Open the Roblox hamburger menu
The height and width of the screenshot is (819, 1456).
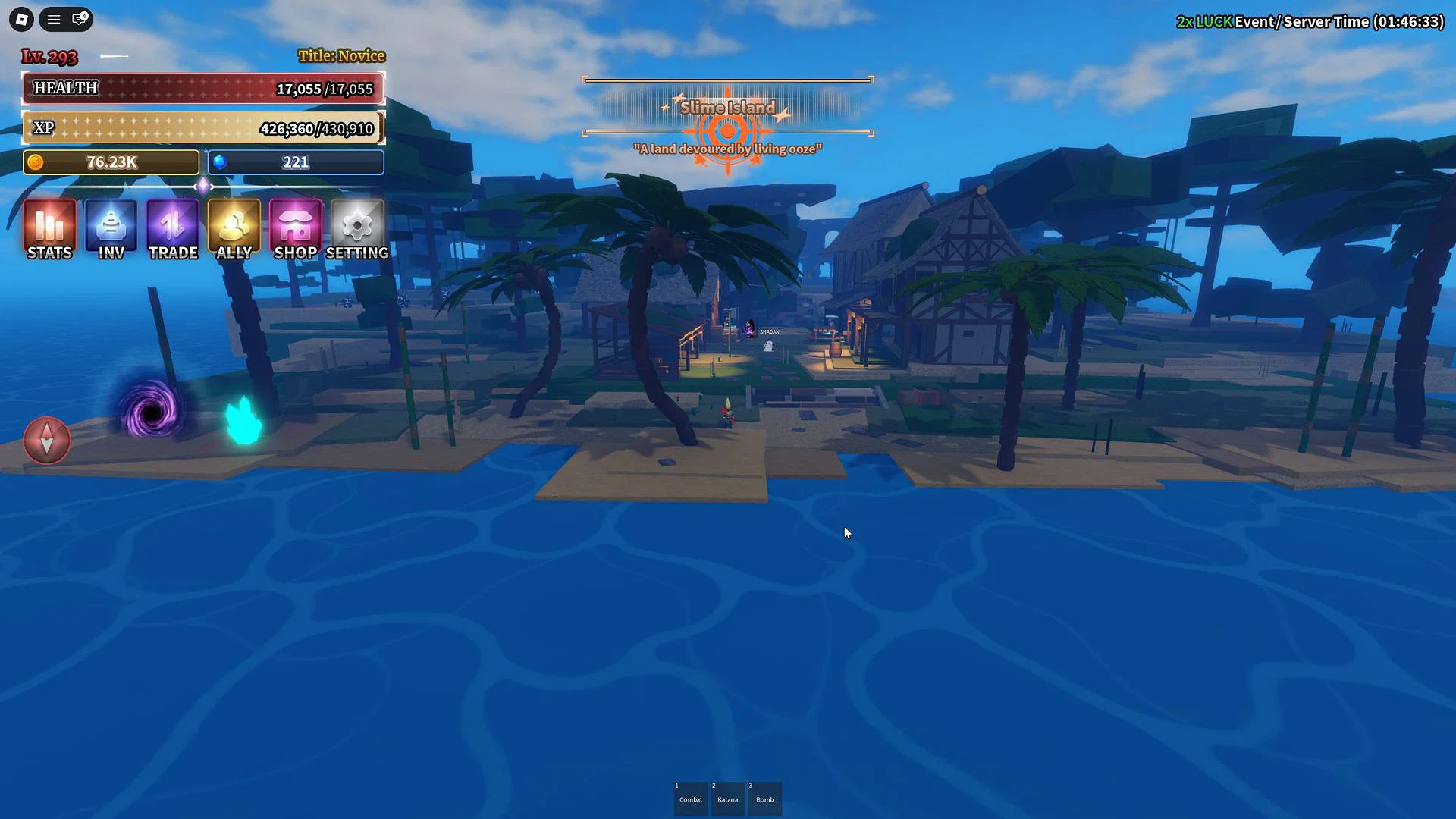coord(53,20)
